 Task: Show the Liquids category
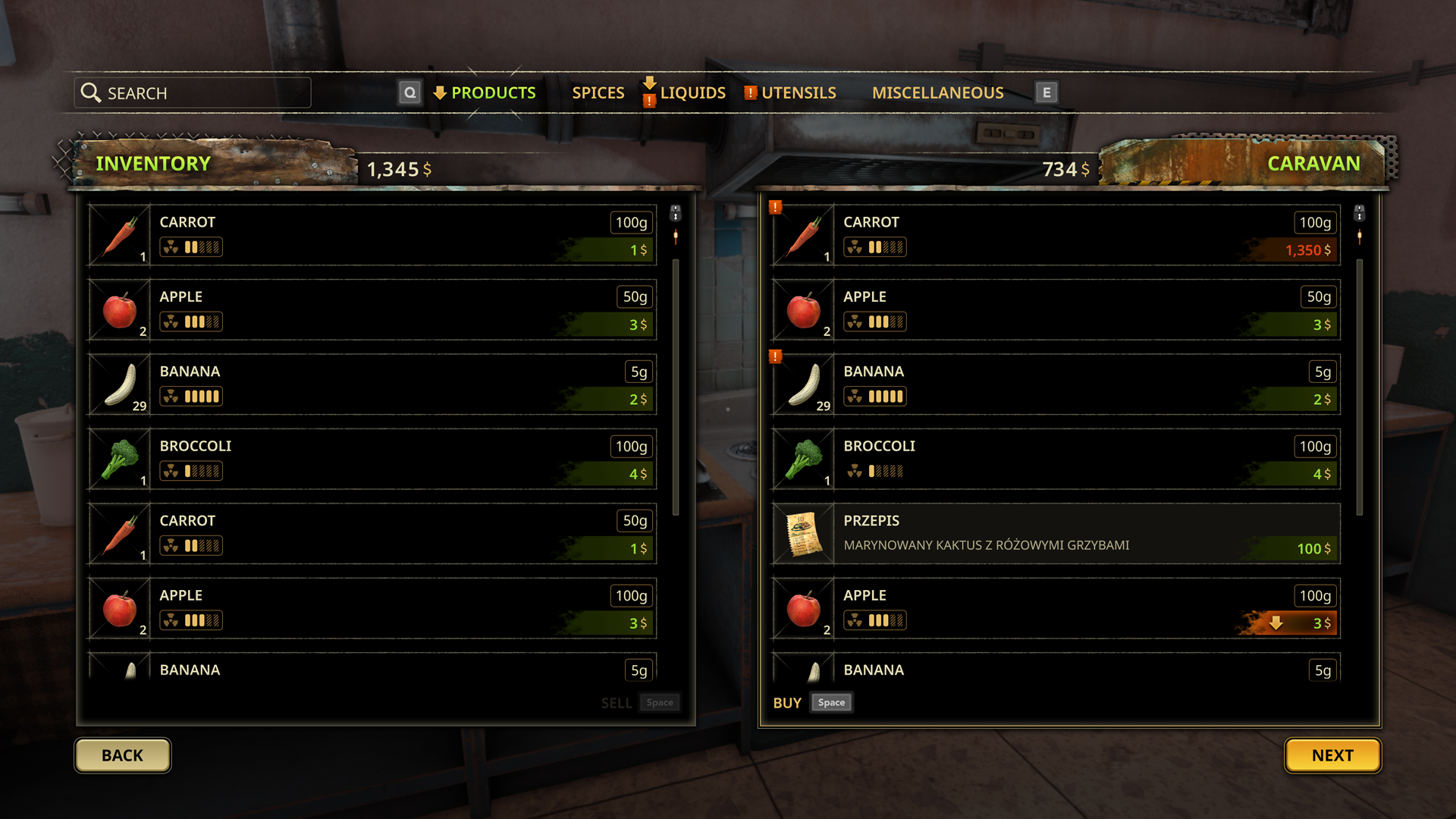(x=692, y=93)
